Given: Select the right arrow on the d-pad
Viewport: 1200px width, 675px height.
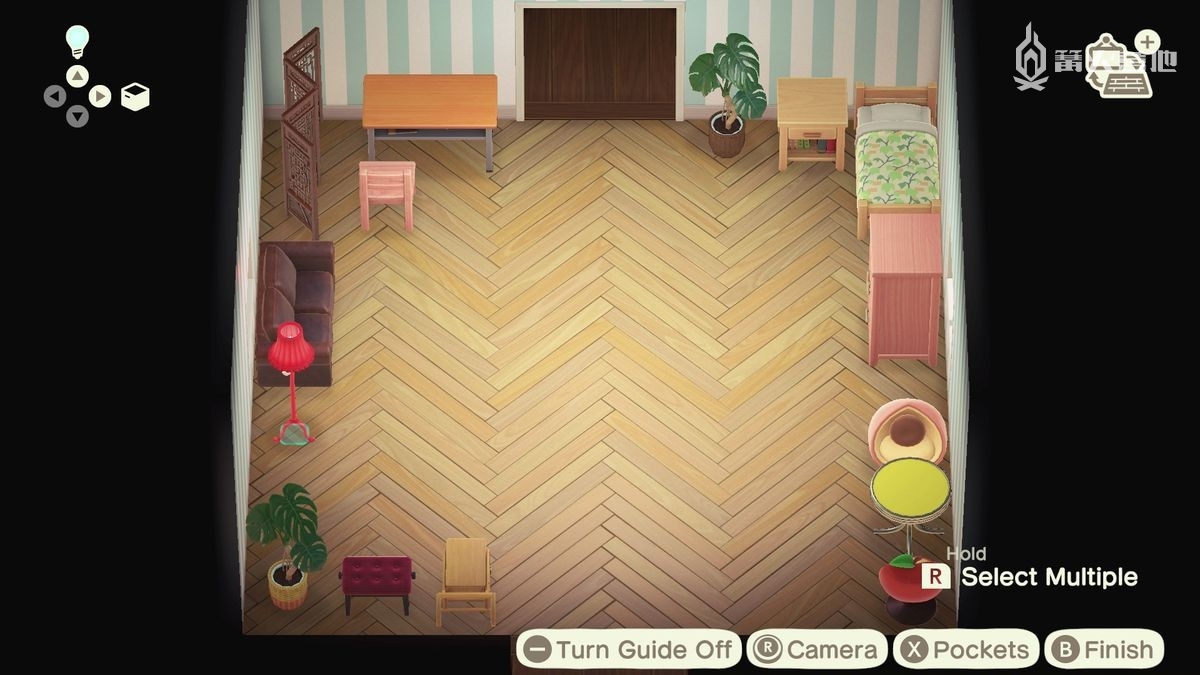Looking at the screenshot, I should 100,96.
